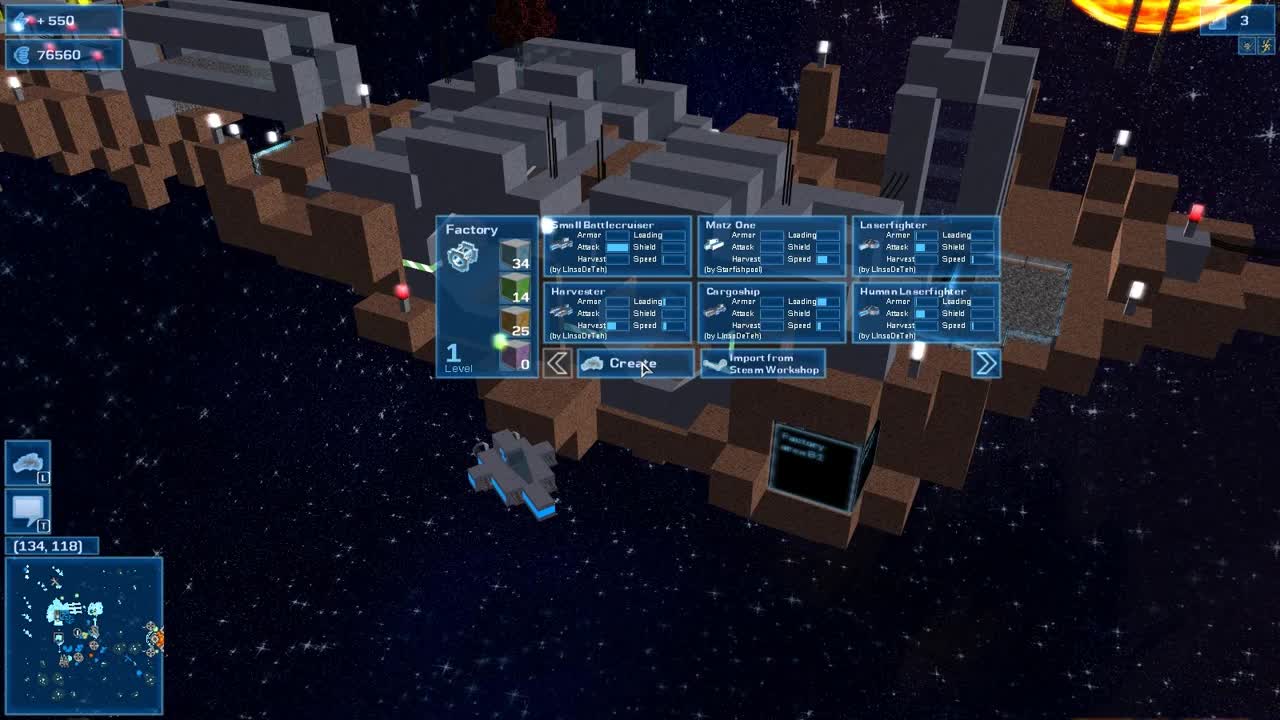This screenshot has width=1280, height=720.
Task: Select the Small Battlecruiser blueprint
Action: point(618,246)
